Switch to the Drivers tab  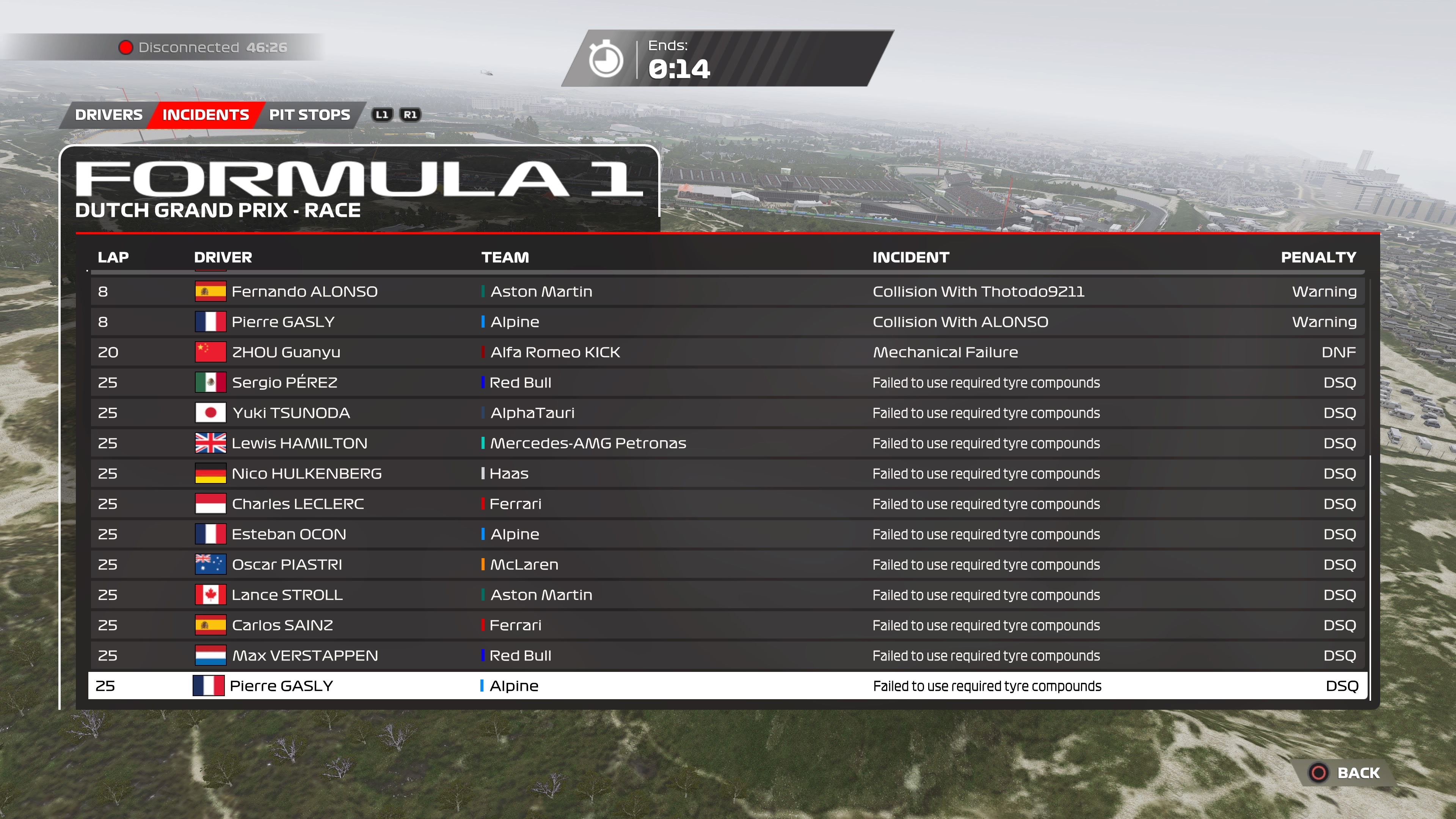tap(108, 115)
